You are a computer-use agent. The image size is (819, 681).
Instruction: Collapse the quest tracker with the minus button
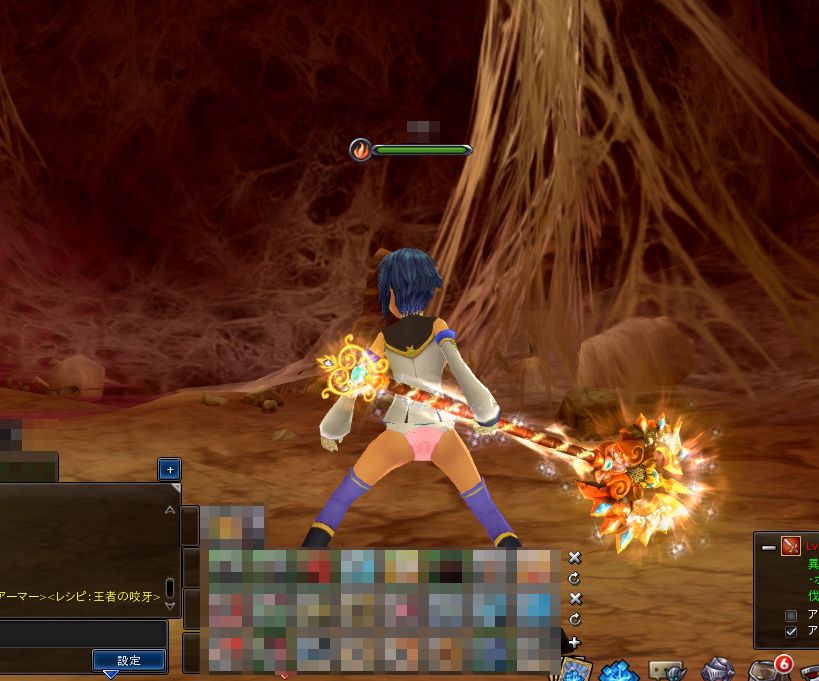(x=768, y=547)
